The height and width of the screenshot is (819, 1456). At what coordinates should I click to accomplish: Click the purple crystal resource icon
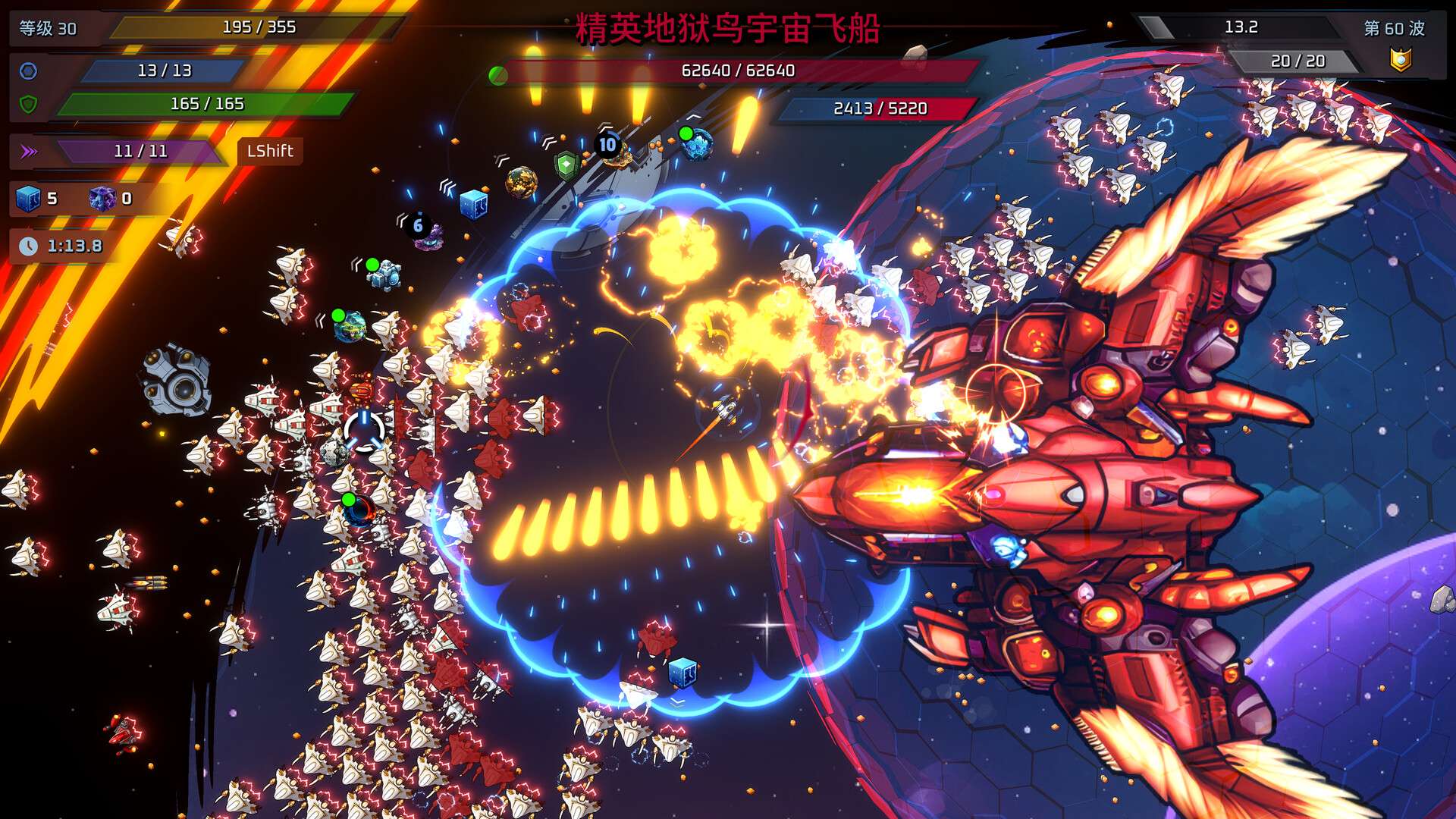102,199
